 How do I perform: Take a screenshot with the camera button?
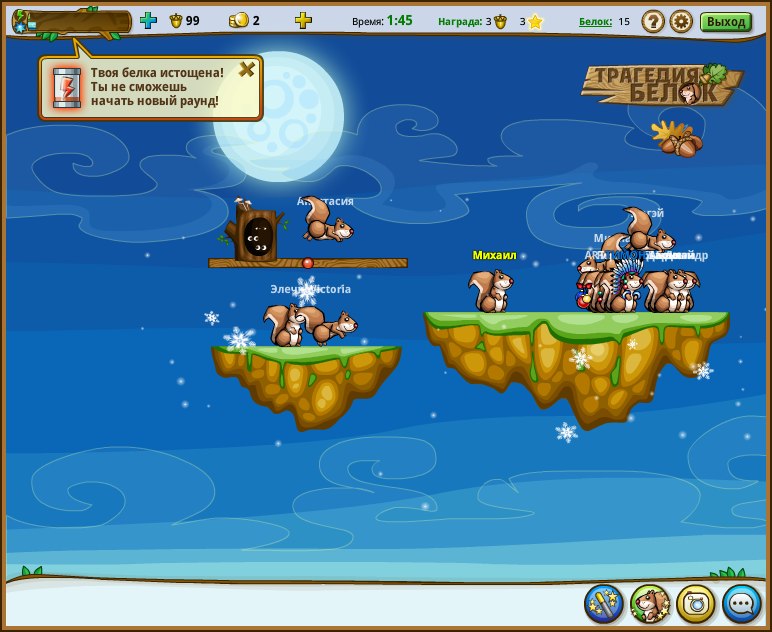696,603
